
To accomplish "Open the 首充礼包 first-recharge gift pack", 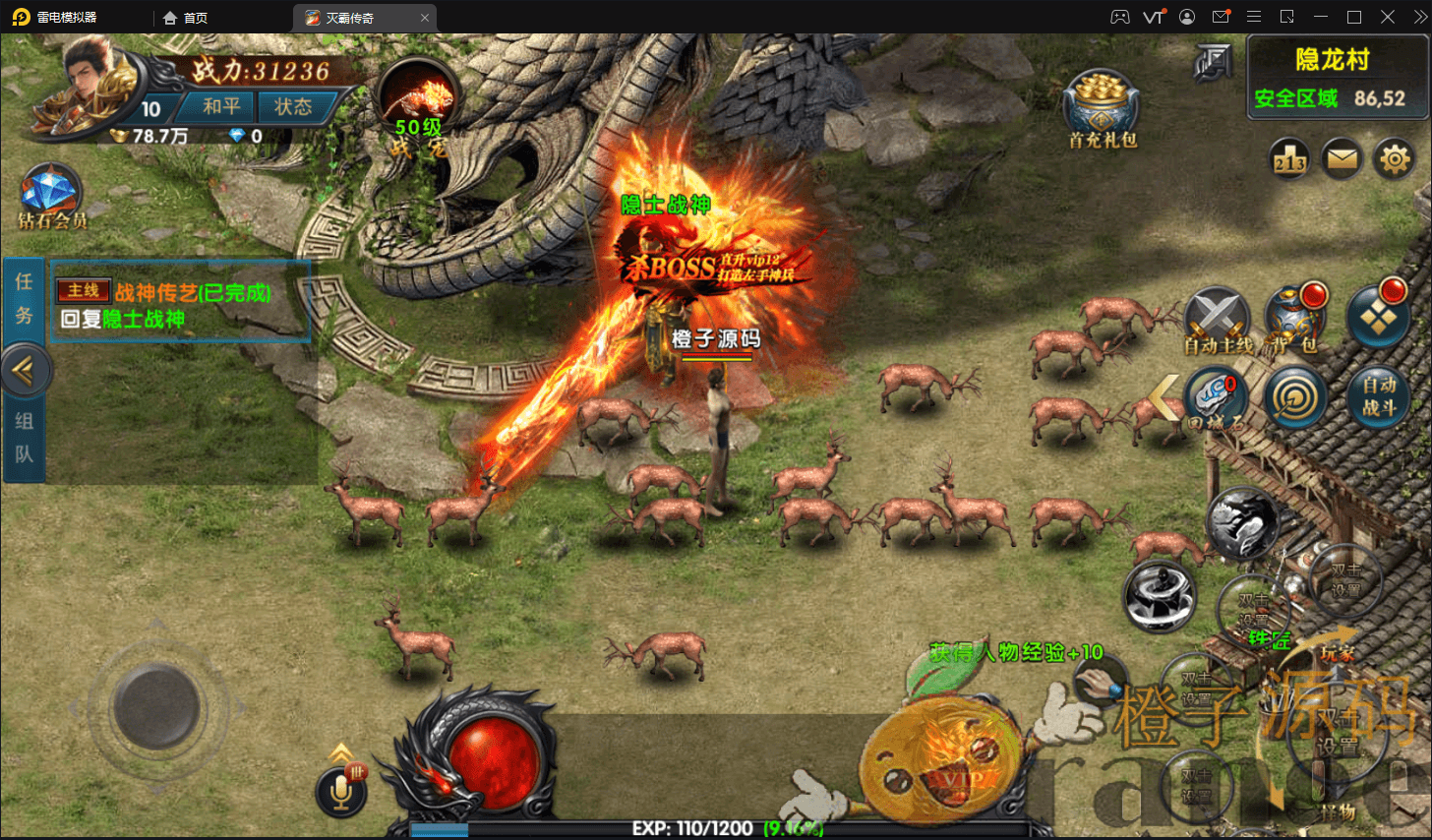I will (x=1102, y=108).
